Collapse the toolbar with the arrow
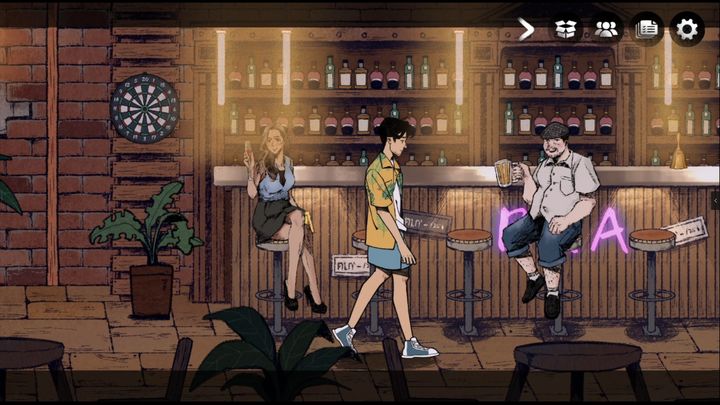The height and width of the screenshot is (405, 720). point(526,28)
